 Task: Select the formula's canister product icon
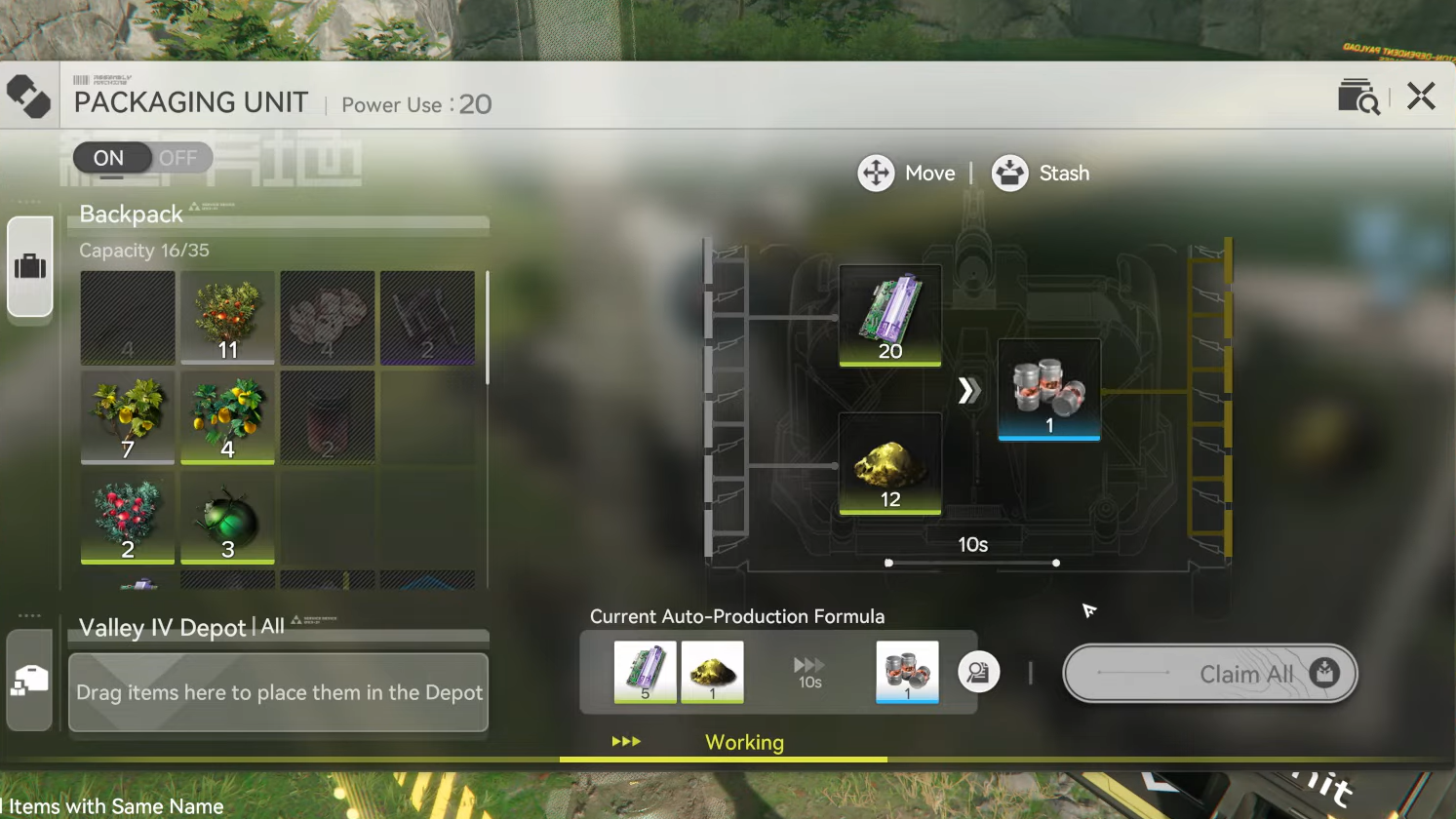(907, 672)
